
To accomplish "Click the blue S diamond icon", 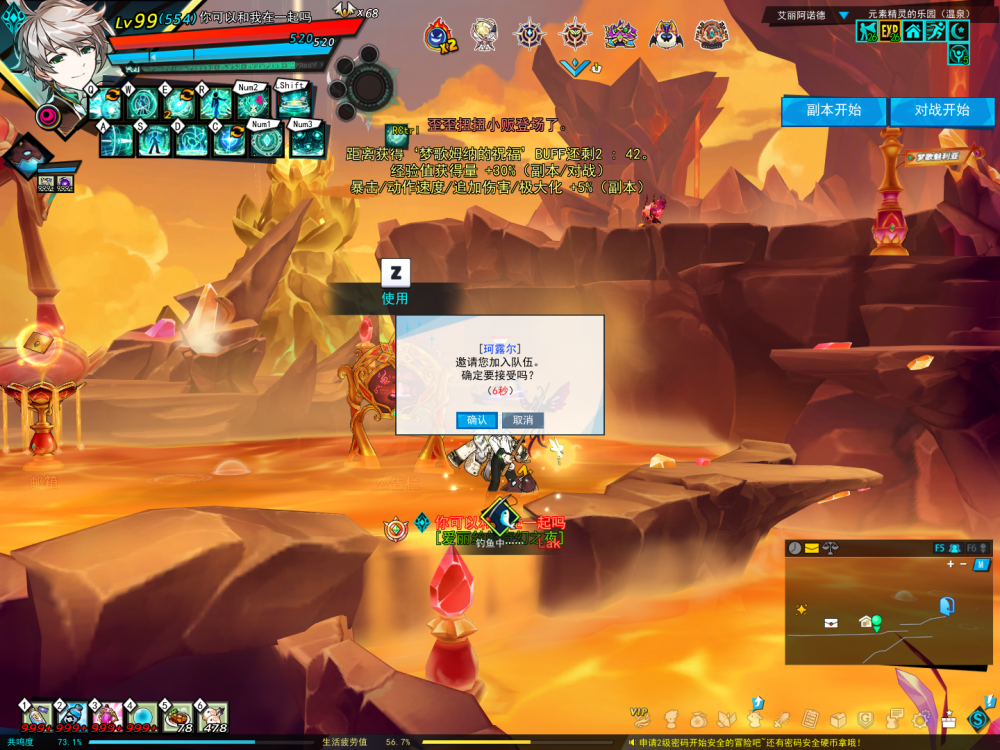I will pyautogui.click(x=977, y=717).
